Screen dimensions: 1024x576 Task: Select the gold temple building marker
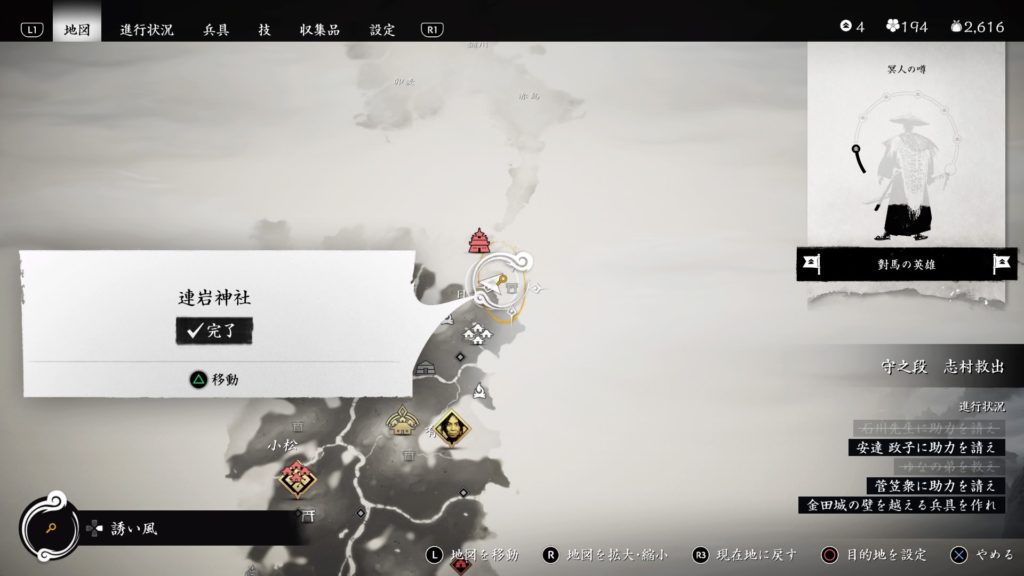point(402,422)
